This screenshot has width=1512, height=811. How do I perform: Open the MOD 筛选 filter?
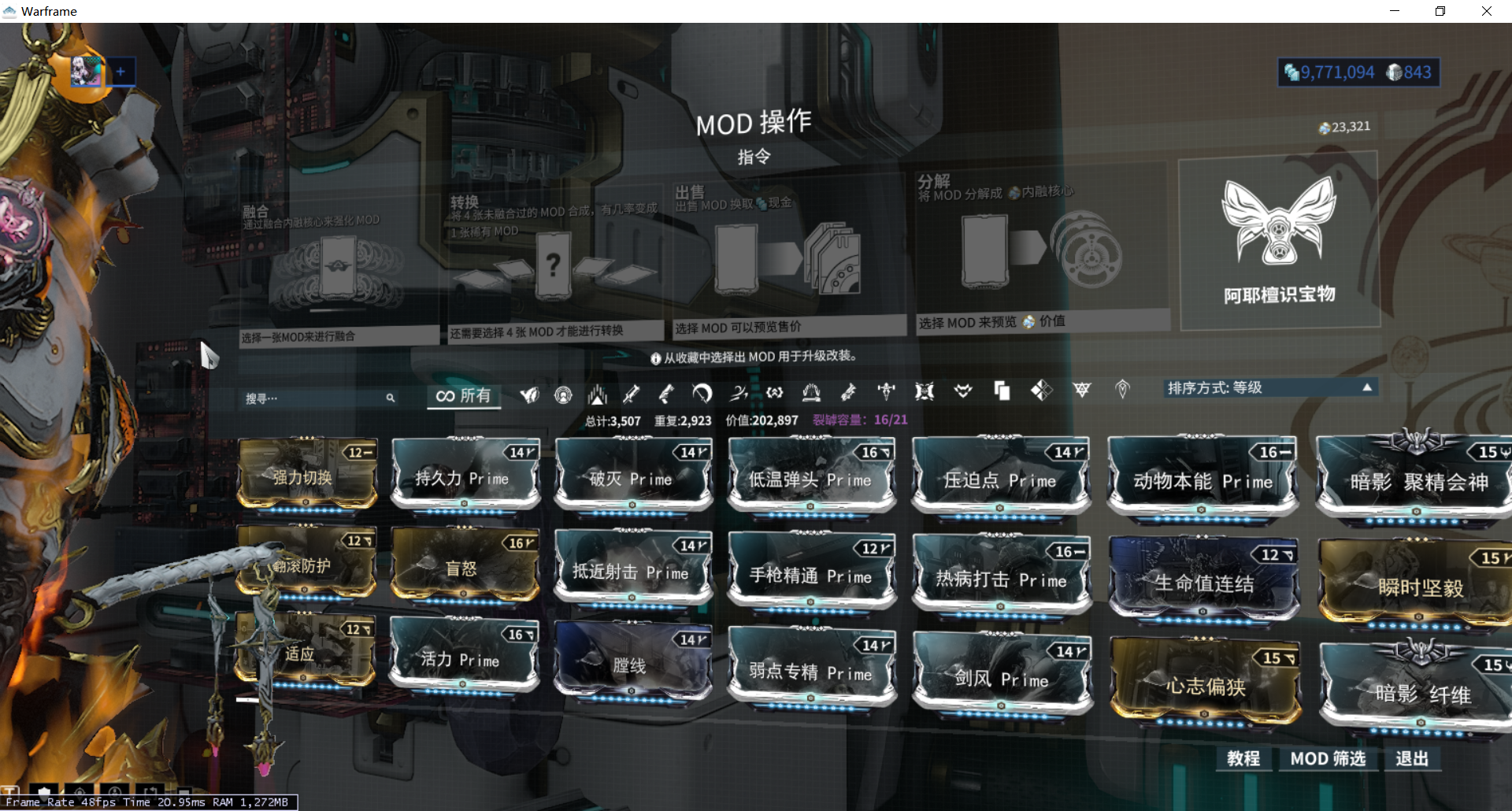[1328, 758]
